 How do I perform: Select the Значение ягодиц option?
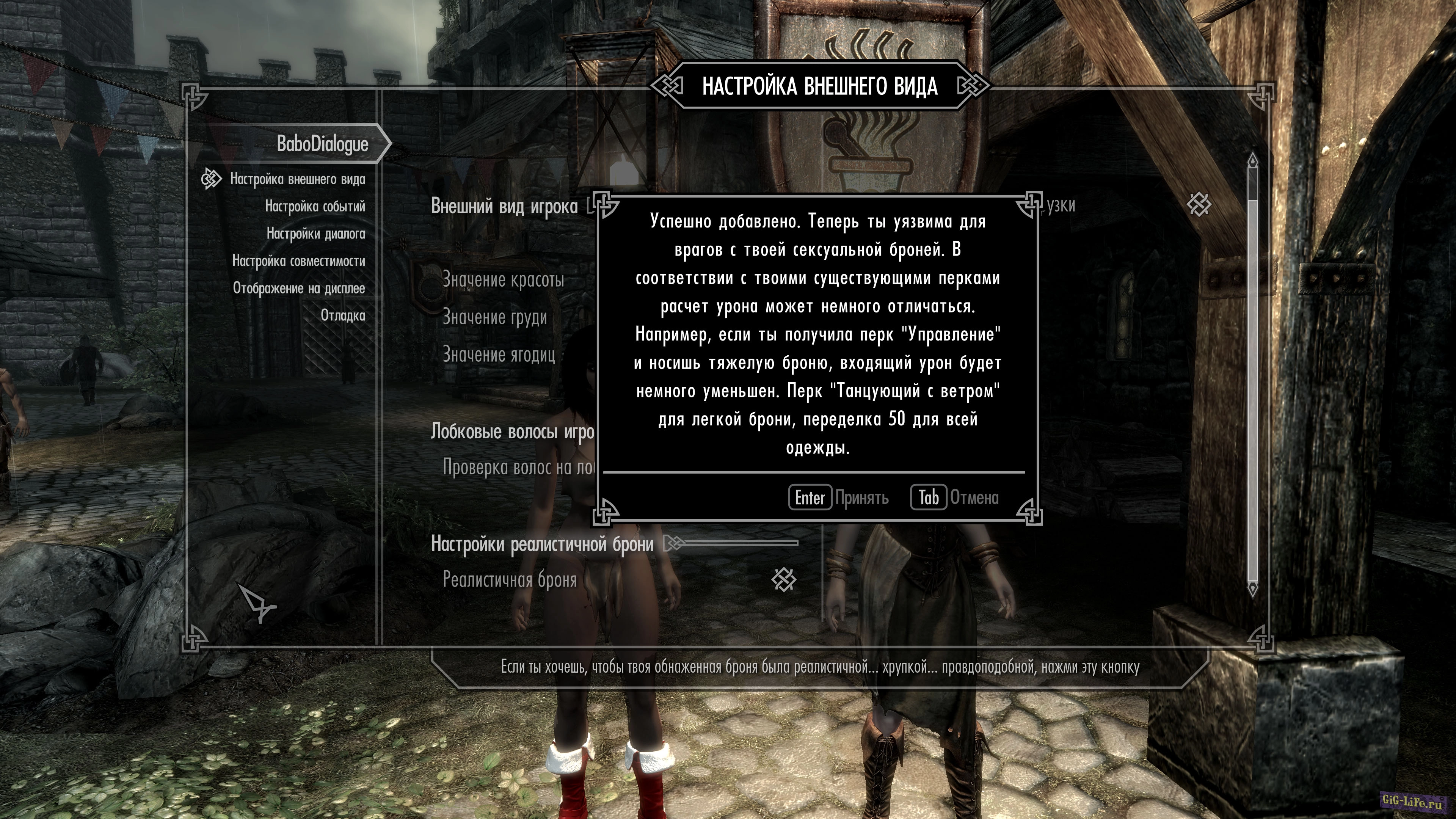tap(499, 355)
